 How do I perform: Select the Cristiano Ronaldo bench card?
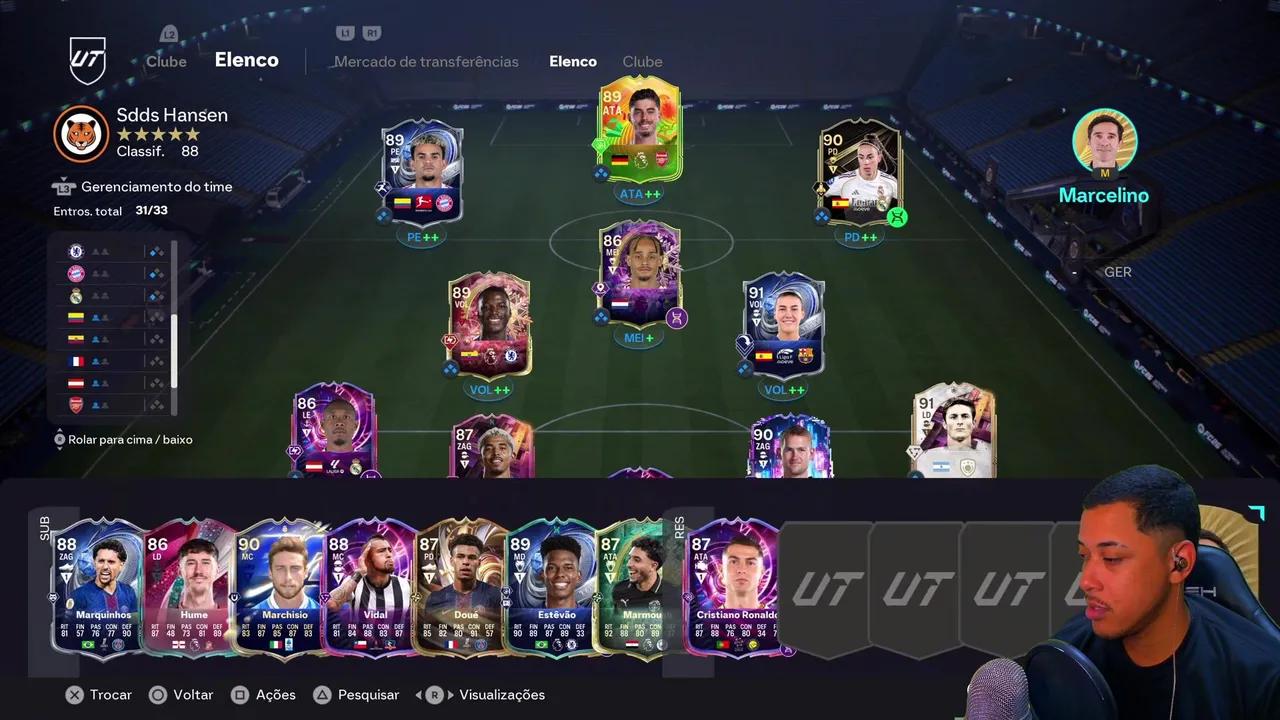point(735,590)
